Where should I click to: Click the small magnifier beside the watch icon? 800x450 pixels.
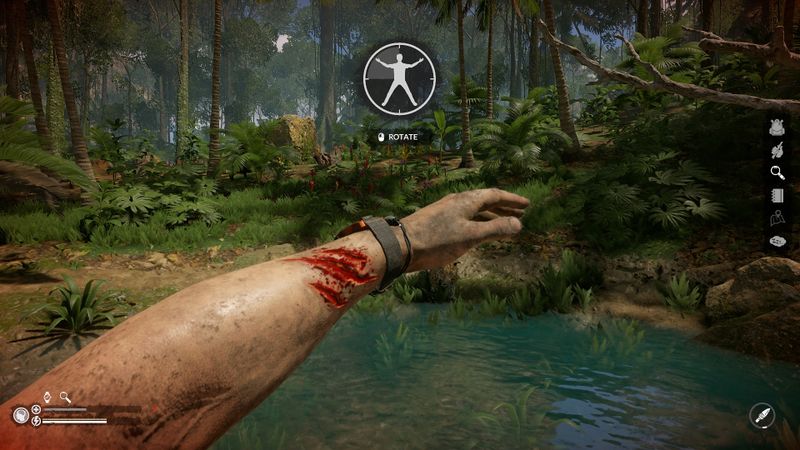pyautogui.click(x=65, y=397)
